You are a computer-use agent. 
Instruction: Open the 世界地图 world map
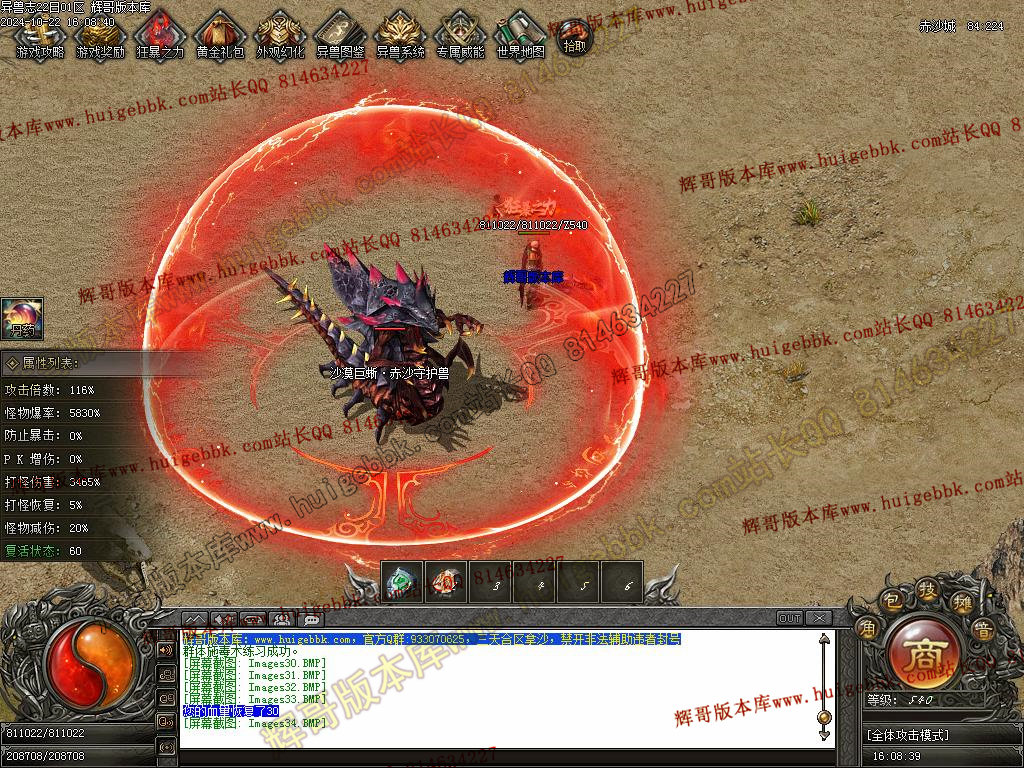(x=520, y=35)
